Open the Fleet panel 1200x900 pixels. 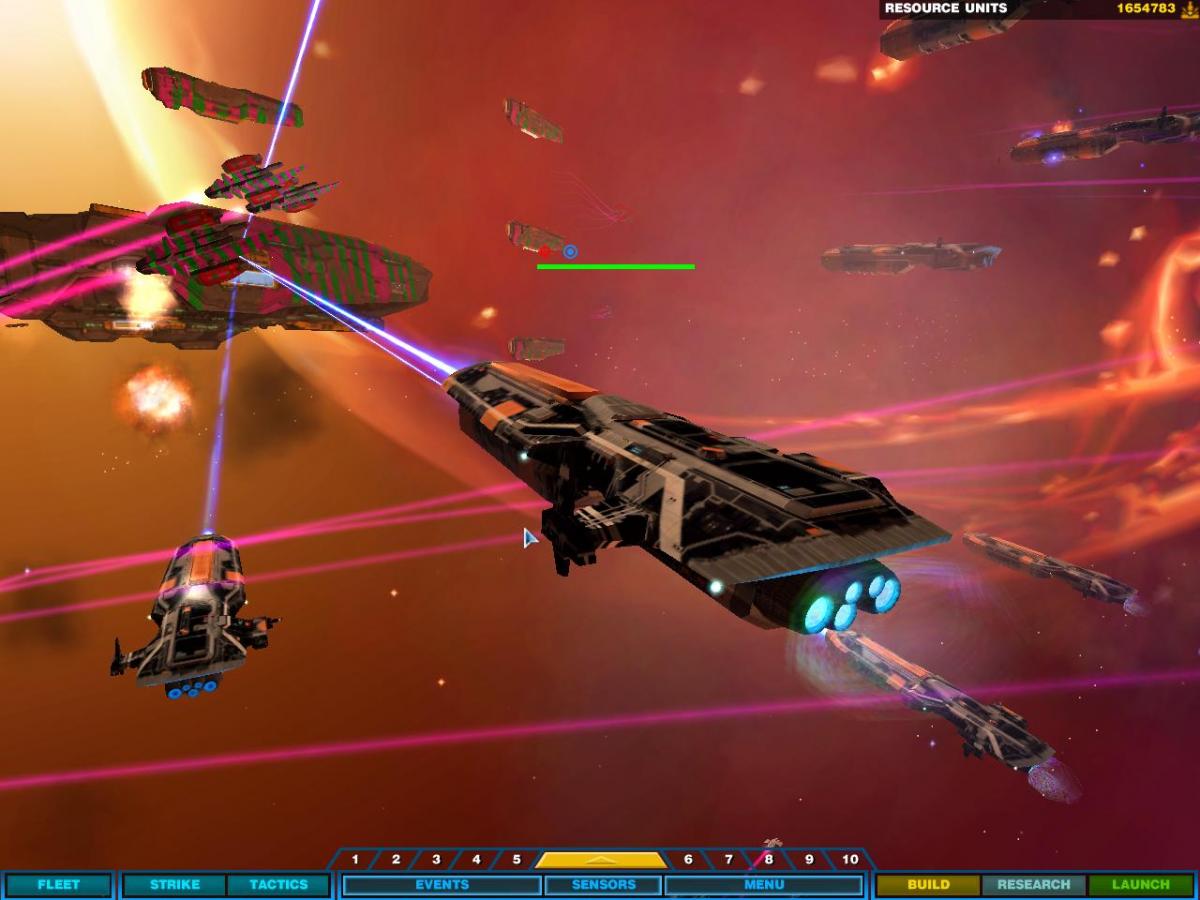pyautogui.click(x=58, y=885)
